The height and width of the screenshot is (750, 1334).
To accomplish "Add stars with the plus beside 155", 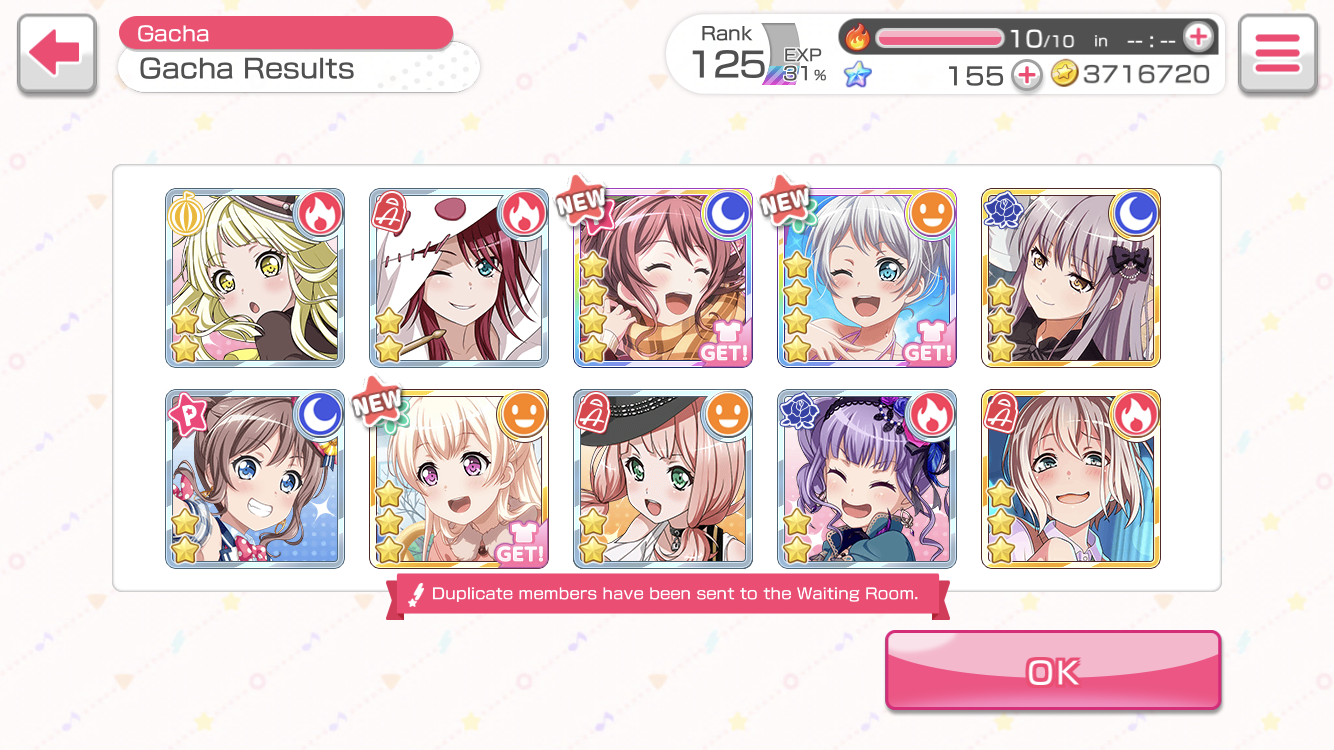I will [1026, 75].
